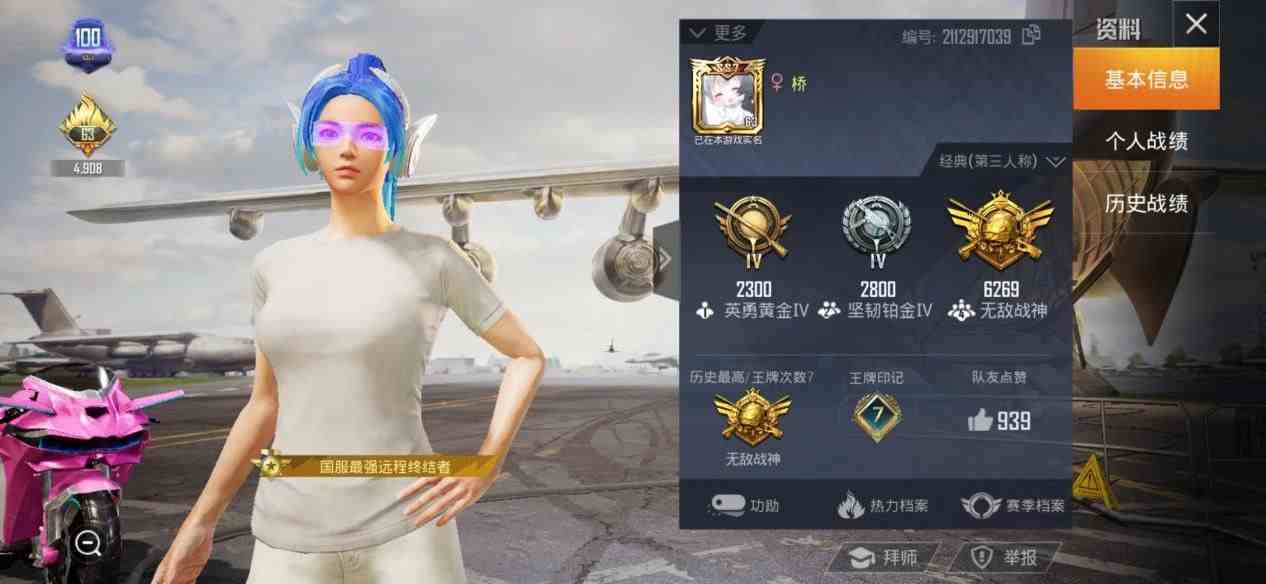View the 王牌印记 badge
1266x584 pixels.
coord(876,416)
